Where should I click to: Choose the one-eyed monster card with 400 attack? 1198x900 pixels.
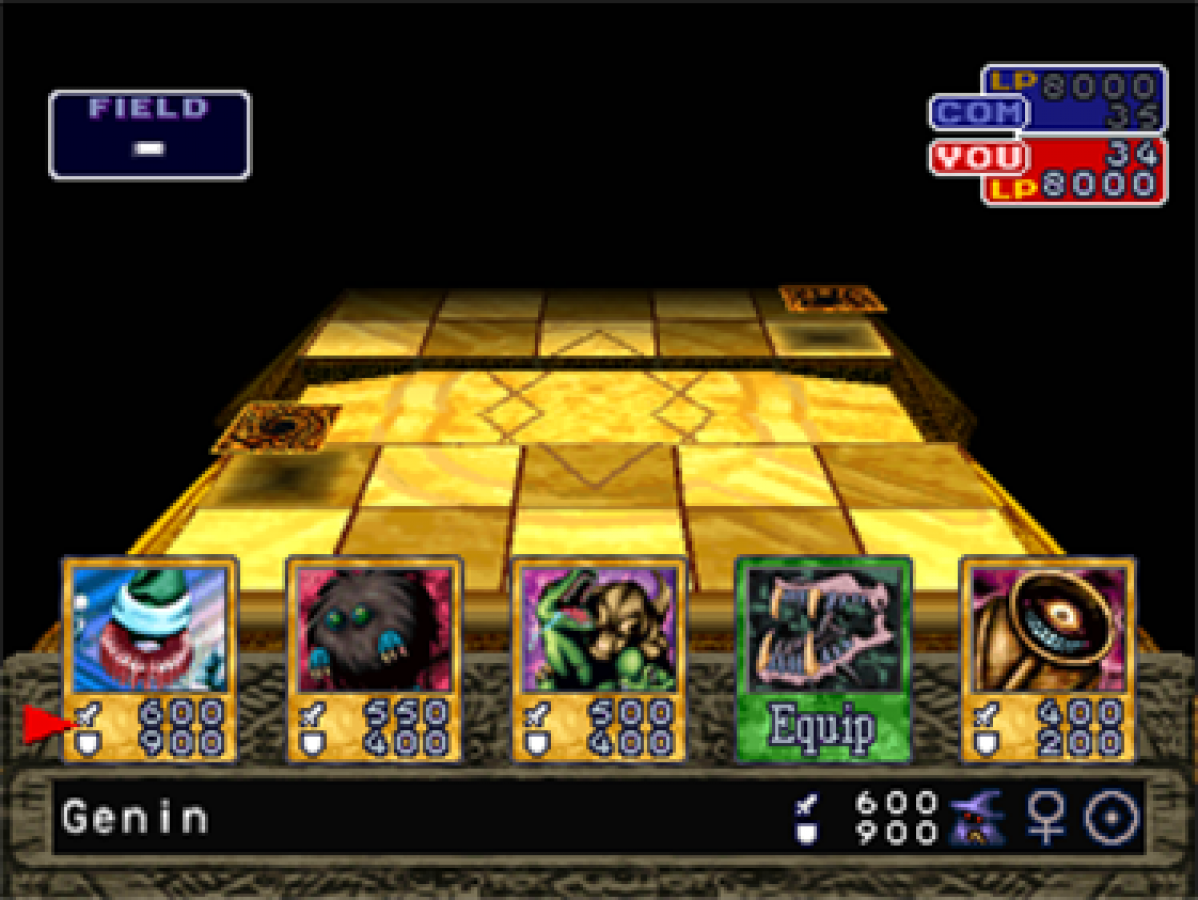tap(1047, 658)
